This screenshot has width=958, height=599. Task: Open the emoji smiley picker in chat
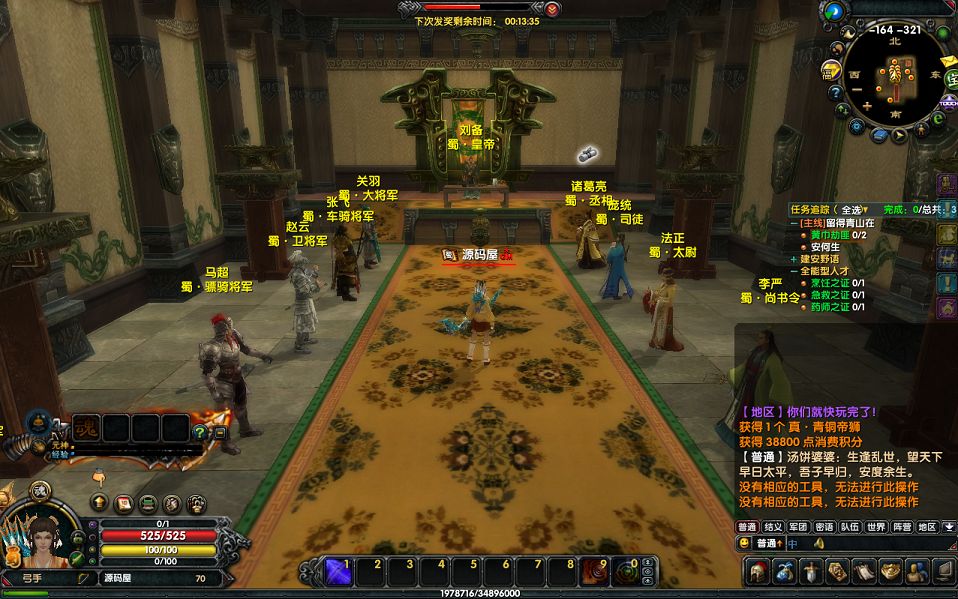click(745, 543)
